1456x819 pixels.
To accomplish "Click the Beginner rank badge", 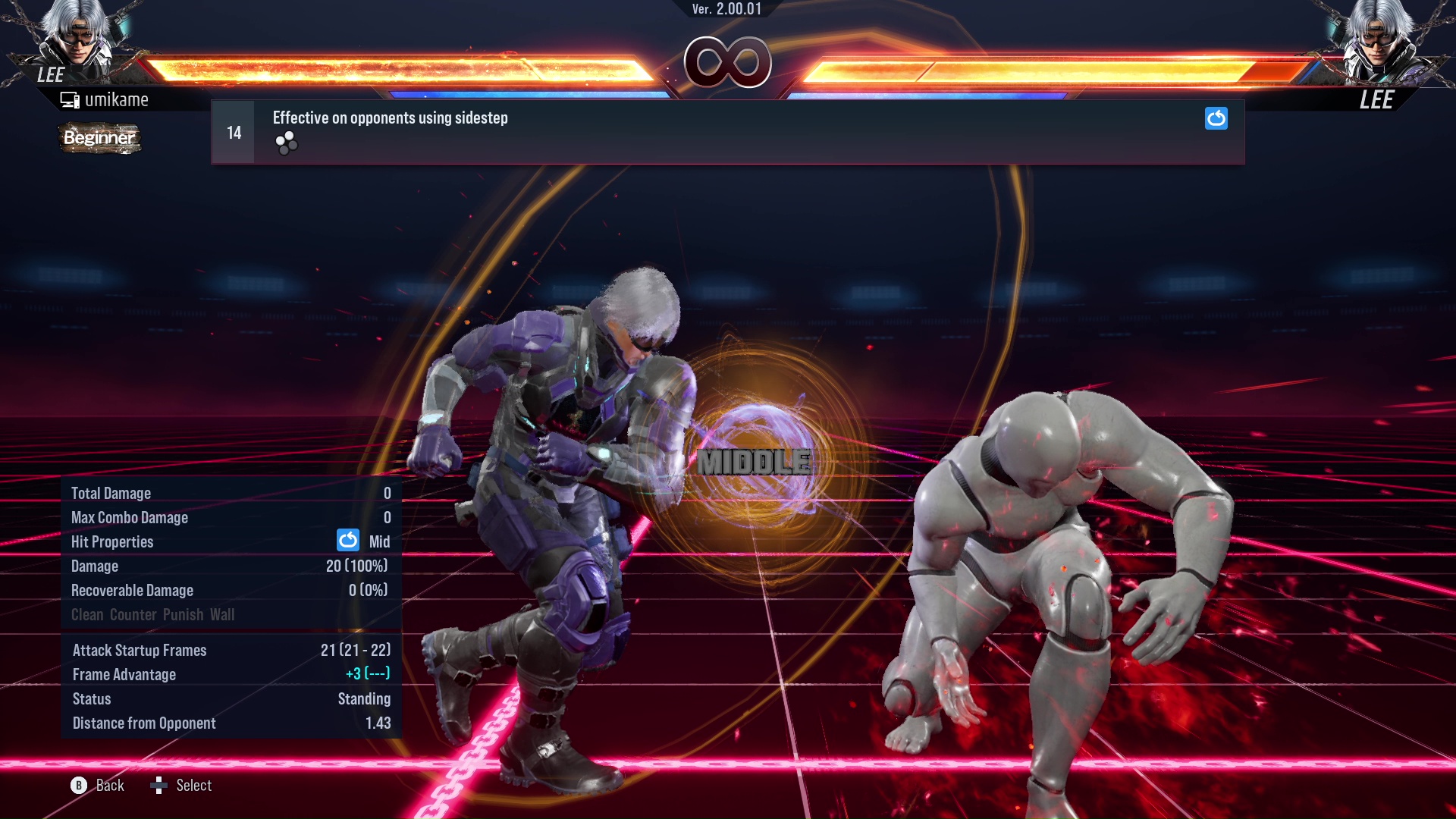I will click(99, 139).
